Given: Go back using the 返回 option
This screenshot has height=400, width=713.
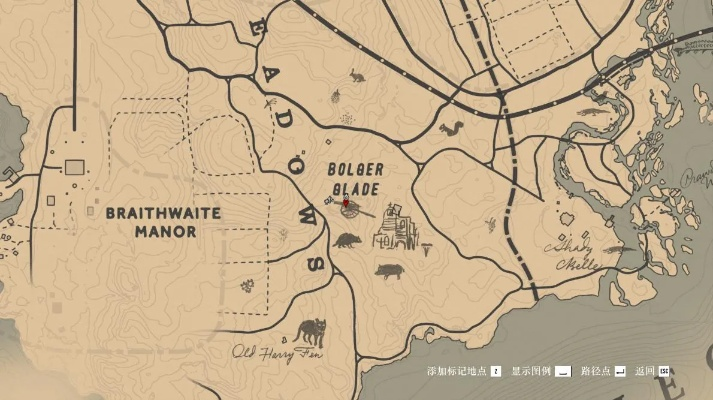Looking at the screenshot, I should 652,371.
